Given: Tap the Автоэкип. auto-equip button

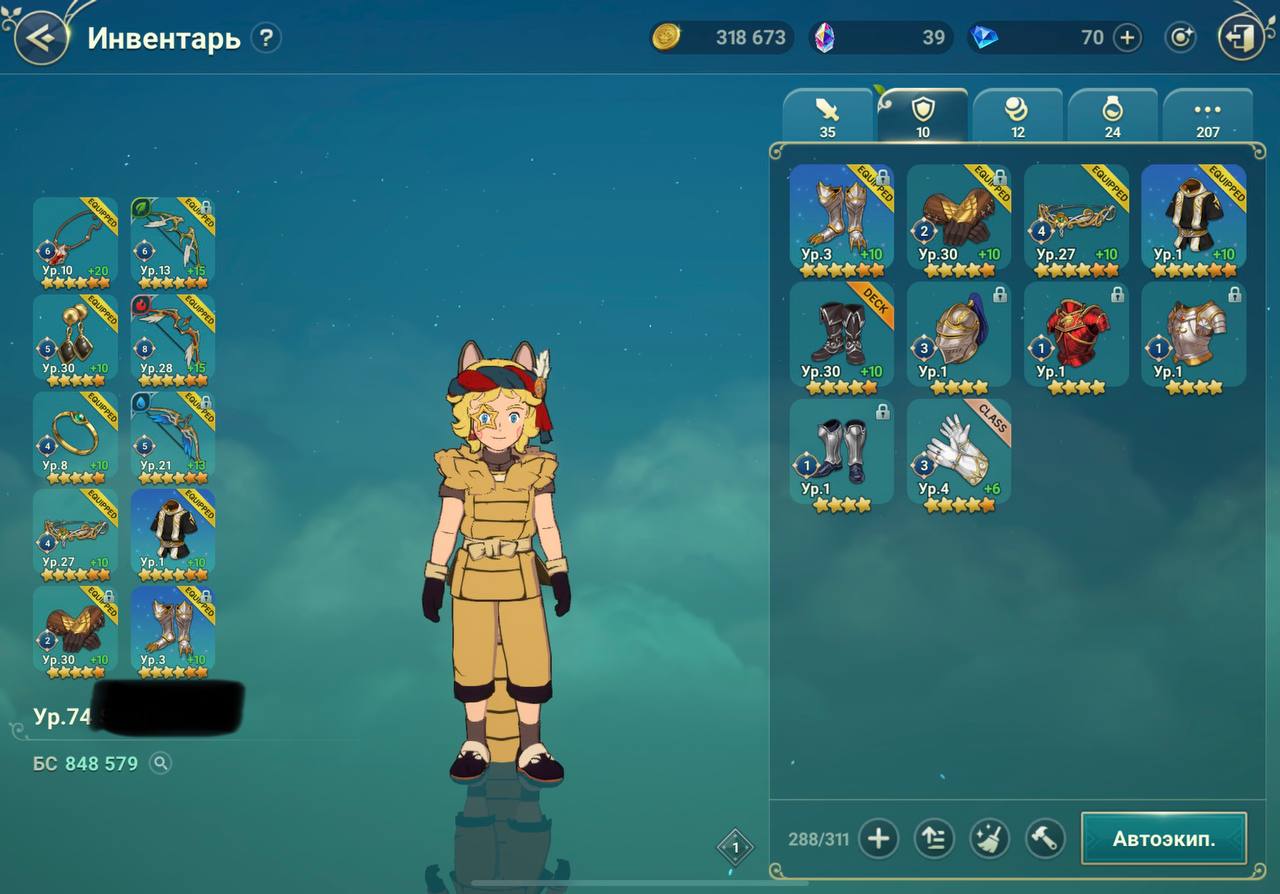Looking at the screenshot, I should 1163,838.
